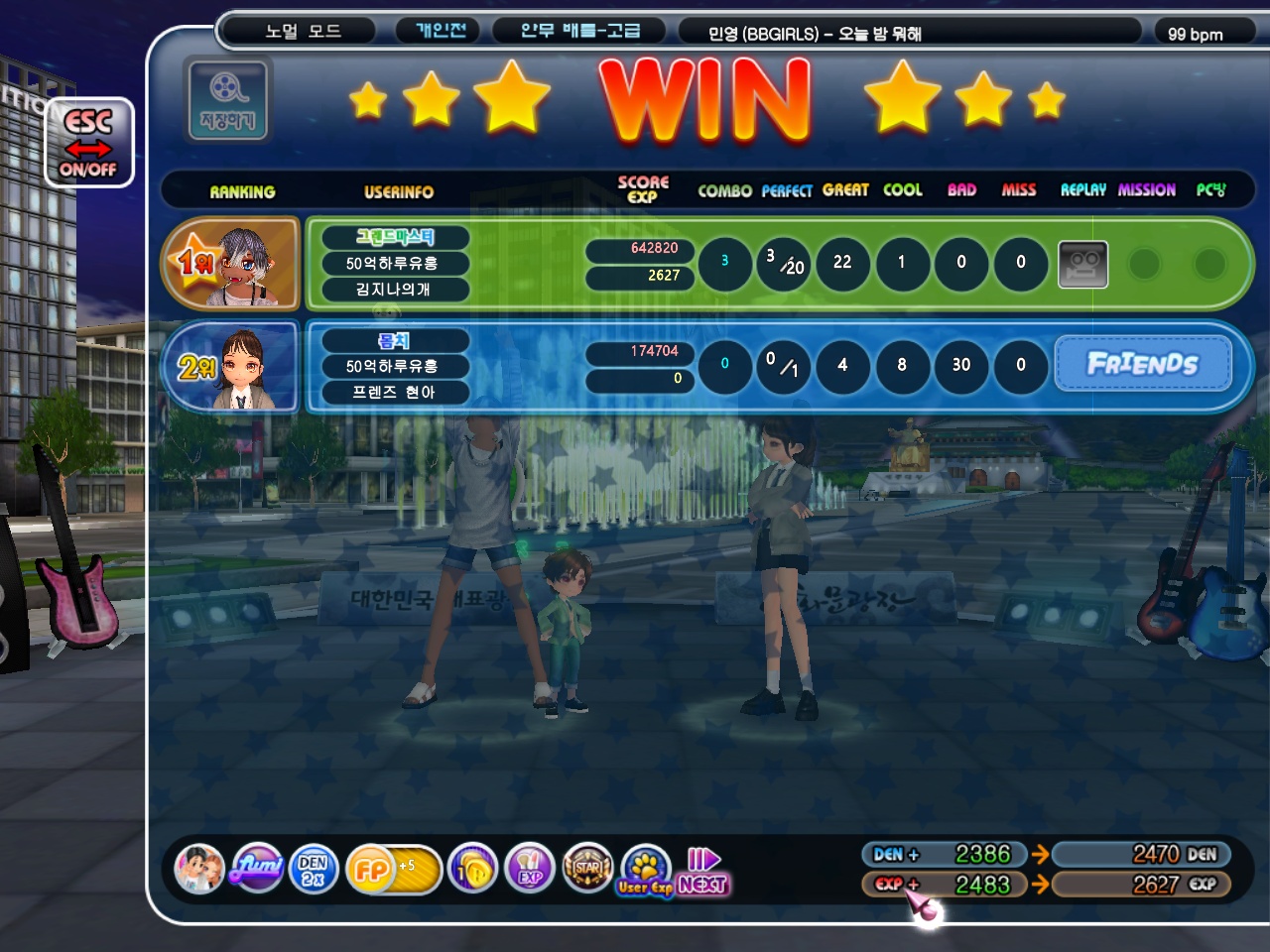The width and height of the screenshot is (1270, 952).
Task: Click the User Exp paw icon
Action: click(646, 870)
